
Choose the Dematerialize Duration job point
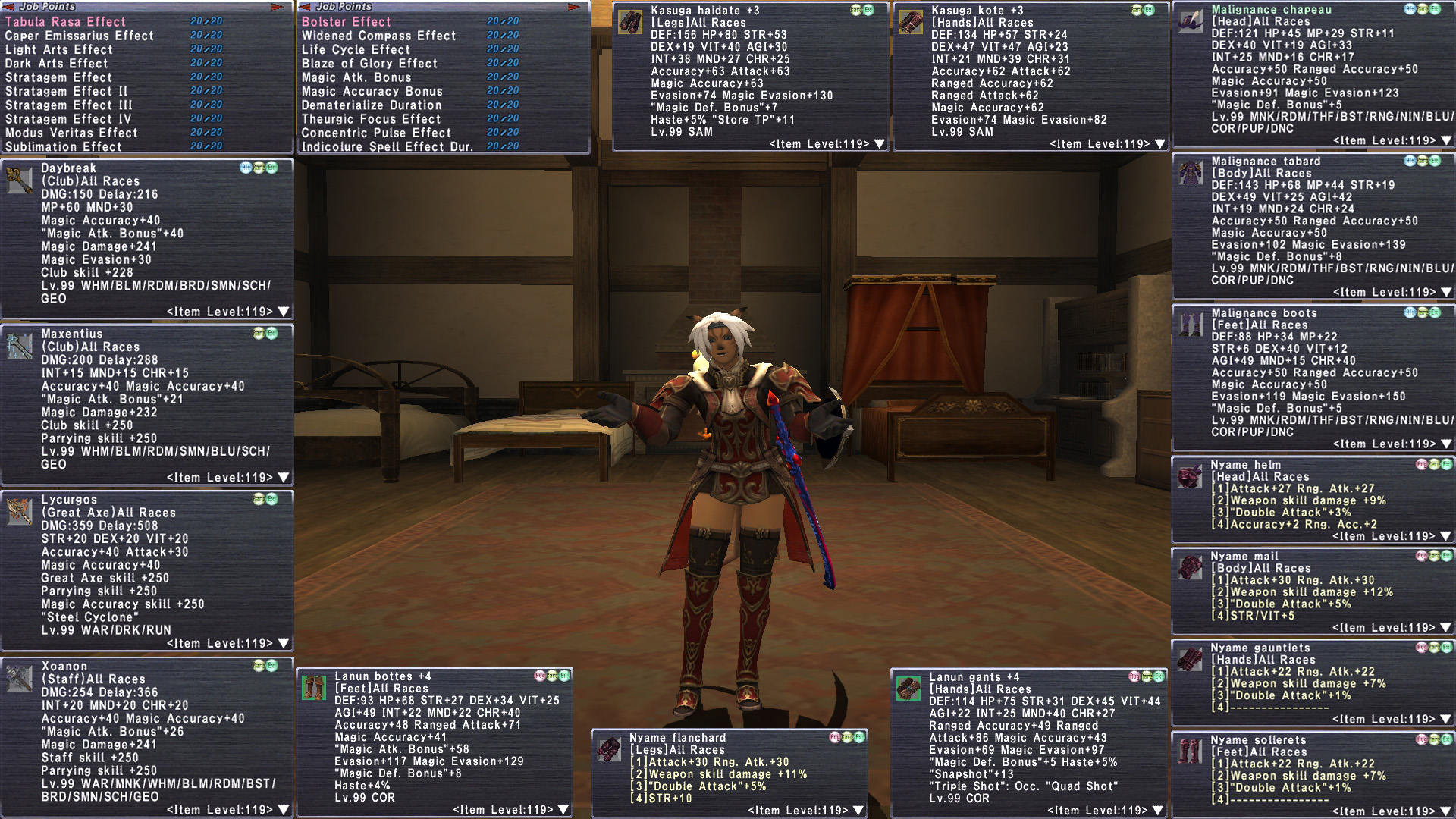[x=372, y=105]
